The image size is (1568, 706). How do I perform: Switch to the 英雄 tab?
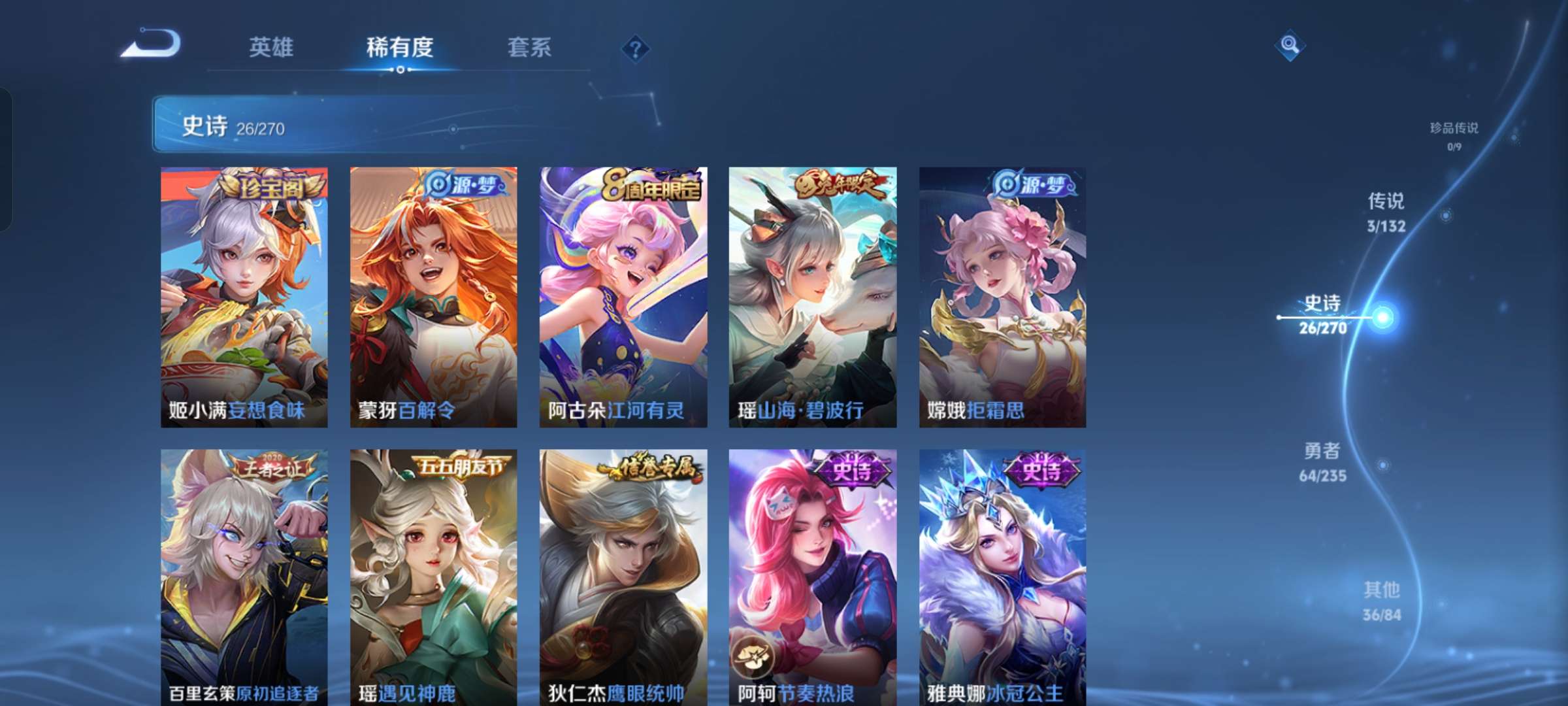click(x=271, y=47)
